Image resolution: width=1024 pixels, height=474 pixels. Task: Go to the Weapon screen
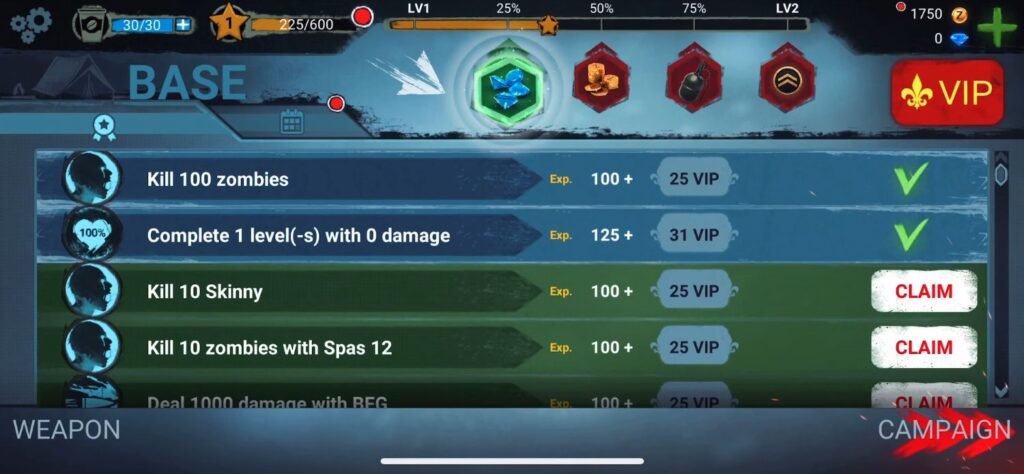[66, 430]
